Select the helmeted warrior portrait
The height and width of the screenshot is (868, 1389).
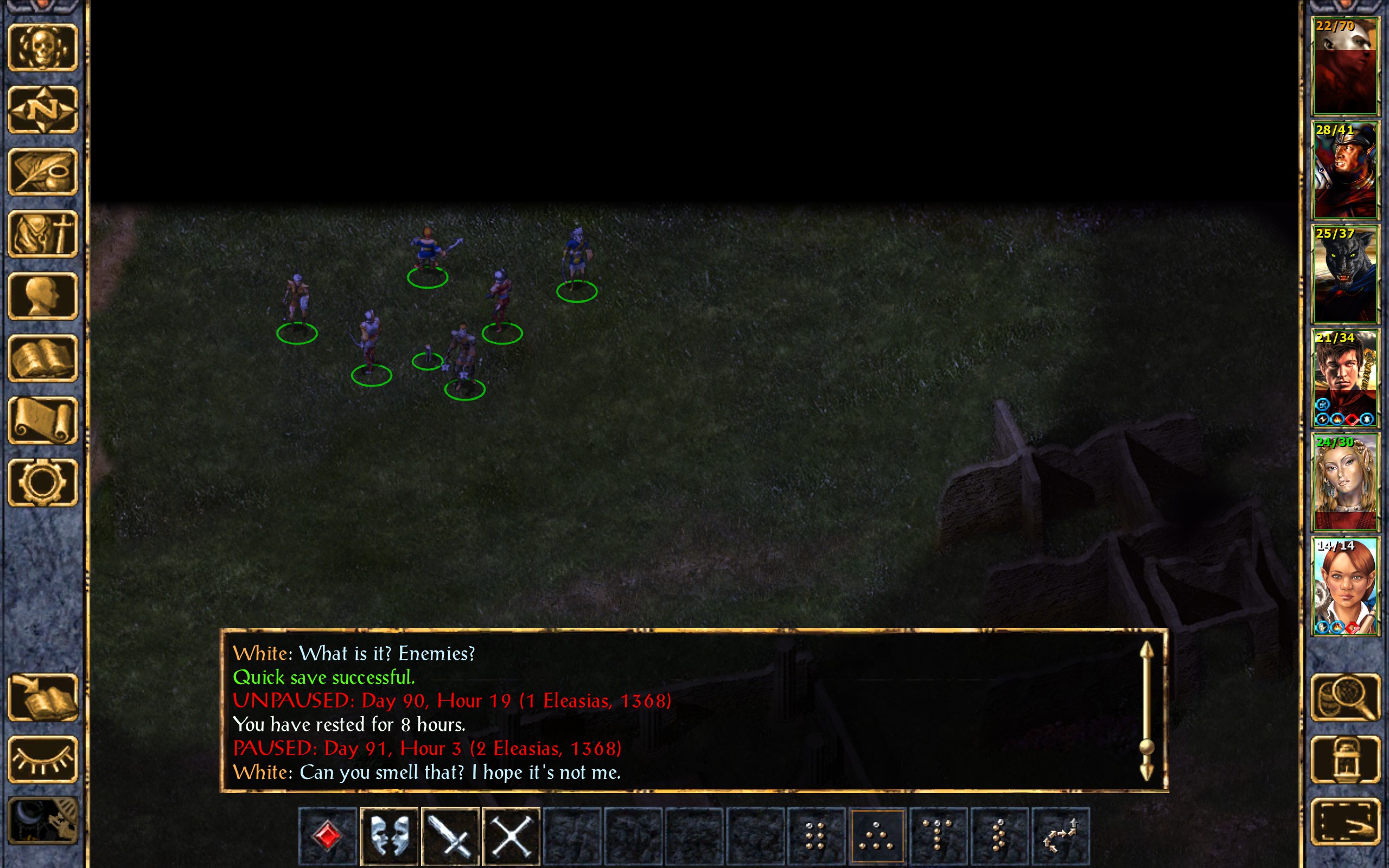pos(1344,170)
